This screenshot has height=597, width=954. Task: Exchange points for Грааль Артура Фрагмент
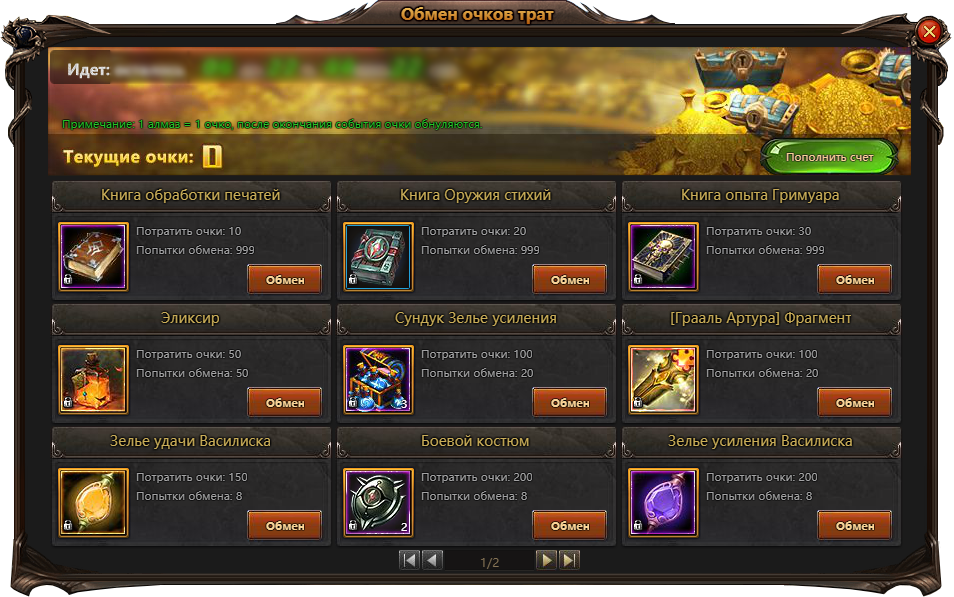pos(854,403)
